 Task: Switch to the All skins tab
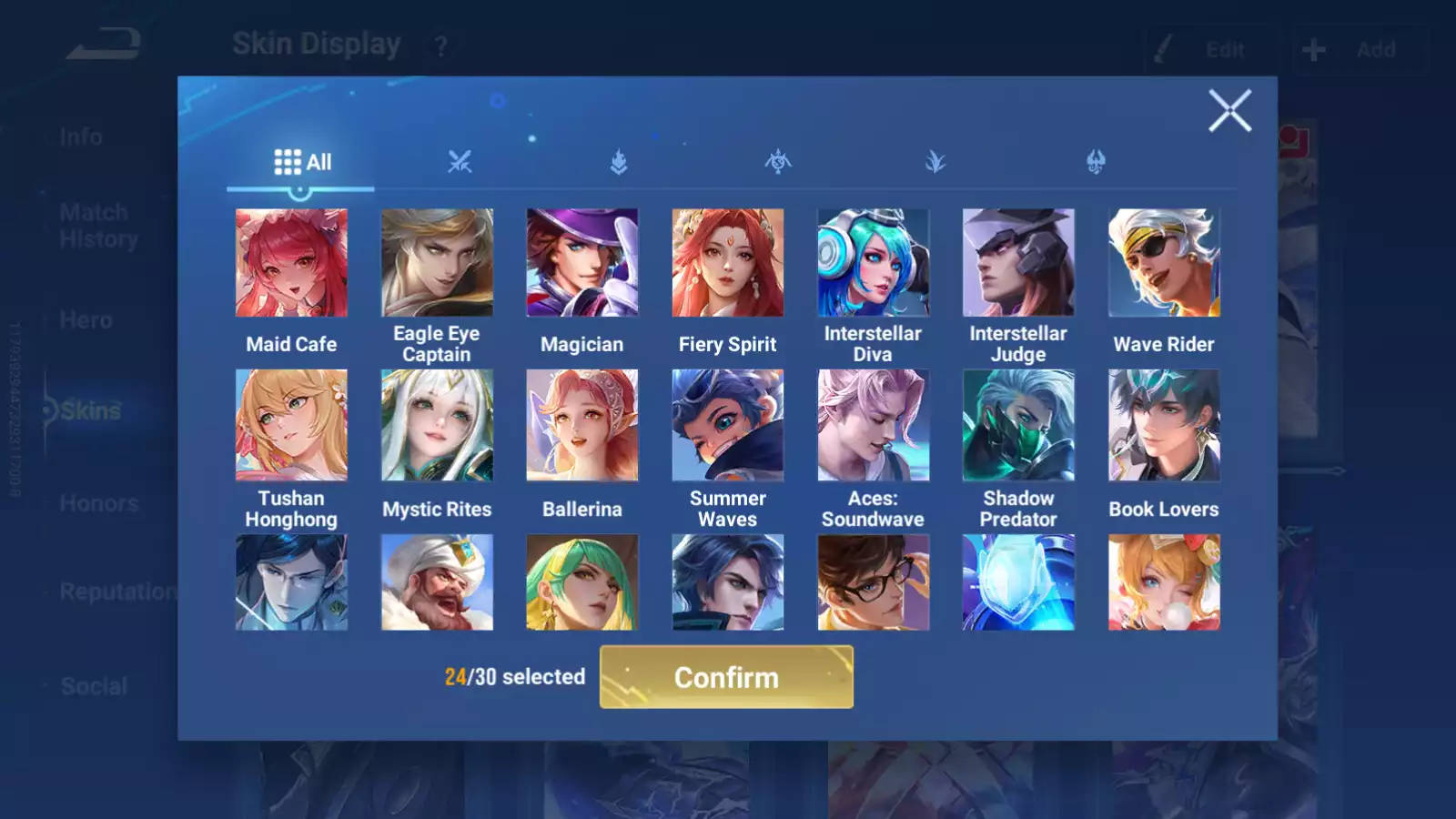302,163
